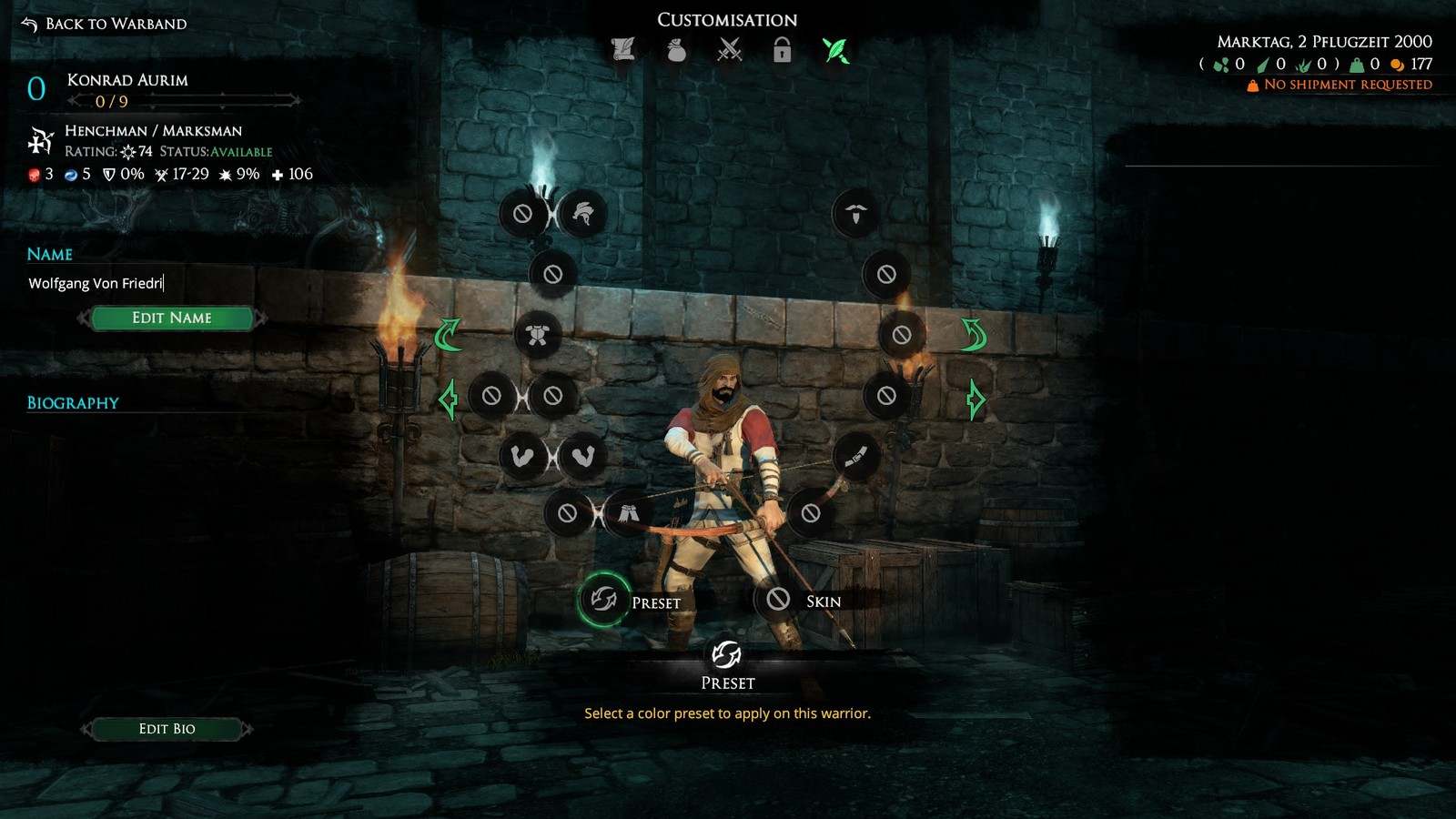Pick the trousers customisation slot
Image resolution: width=1456 pixels, height=819 pixels.
point(627,513)
